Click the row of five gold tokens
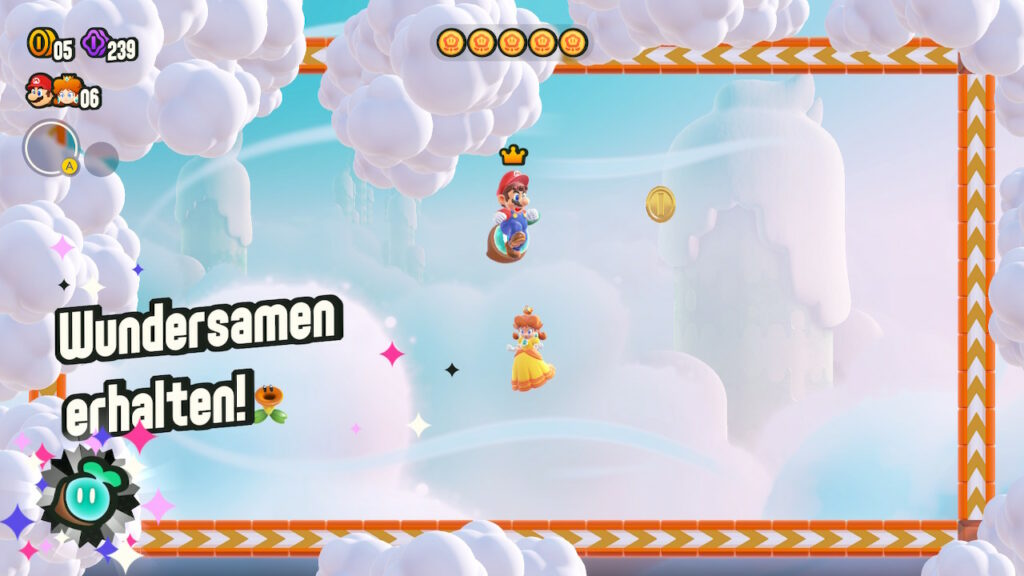 (511, 42)
